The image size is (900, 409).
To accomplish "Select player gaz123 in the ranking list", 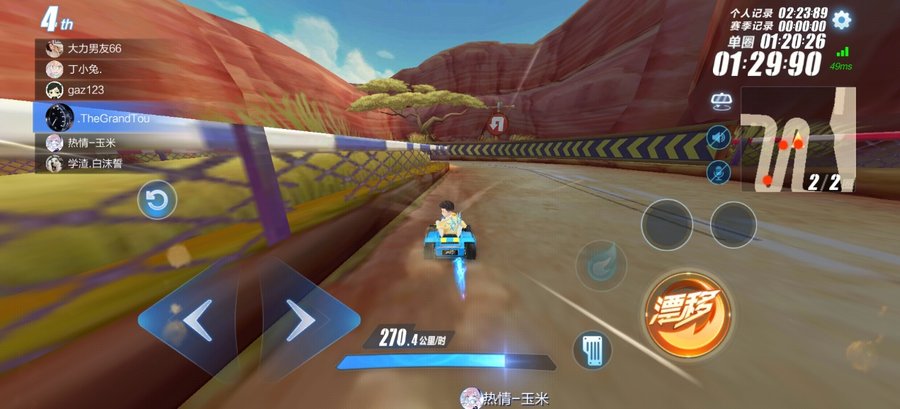I will click(96, 90).
